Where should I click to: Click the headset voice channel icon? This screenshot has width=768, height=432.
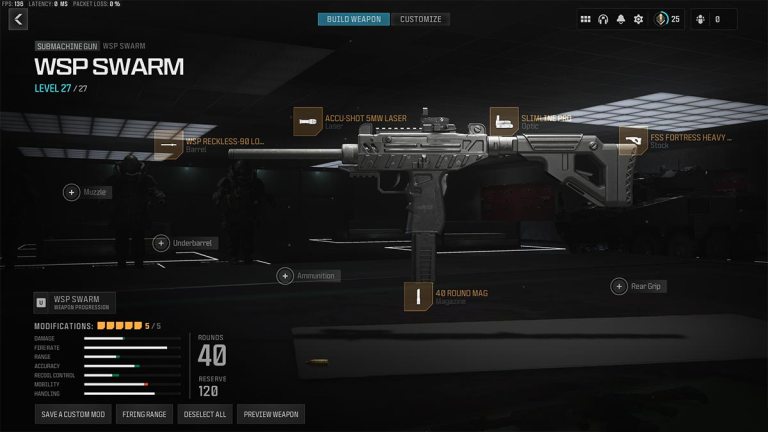(x=603, y=19)
